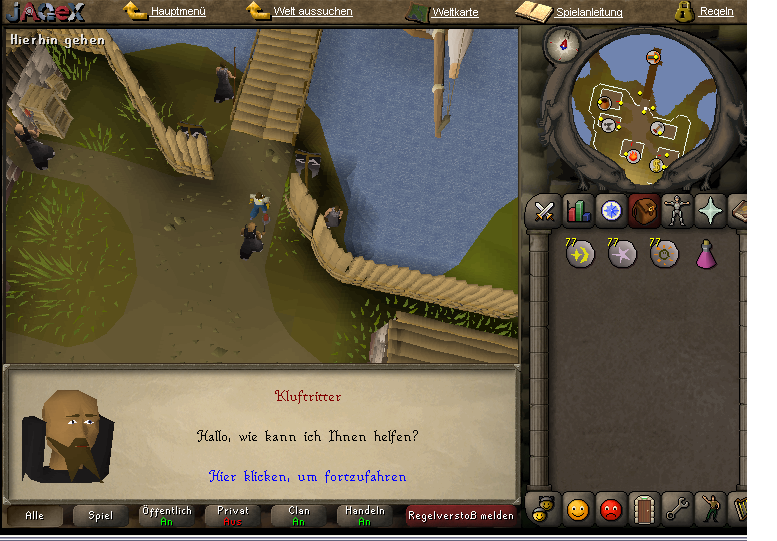The image size is (777, 541).
Task: Click the Regelverstoß melden report button
Action: [460, 516]
